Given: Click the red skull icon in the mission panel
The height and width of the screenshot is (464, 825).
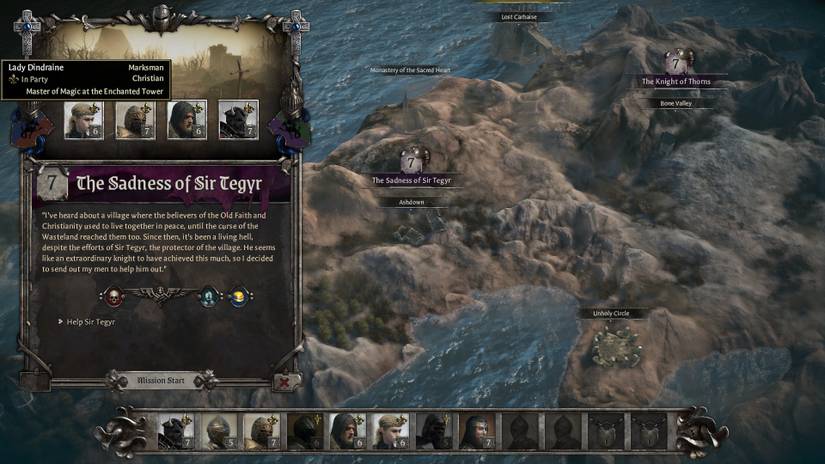Looking at the screenshot, I should click(113, 295).
